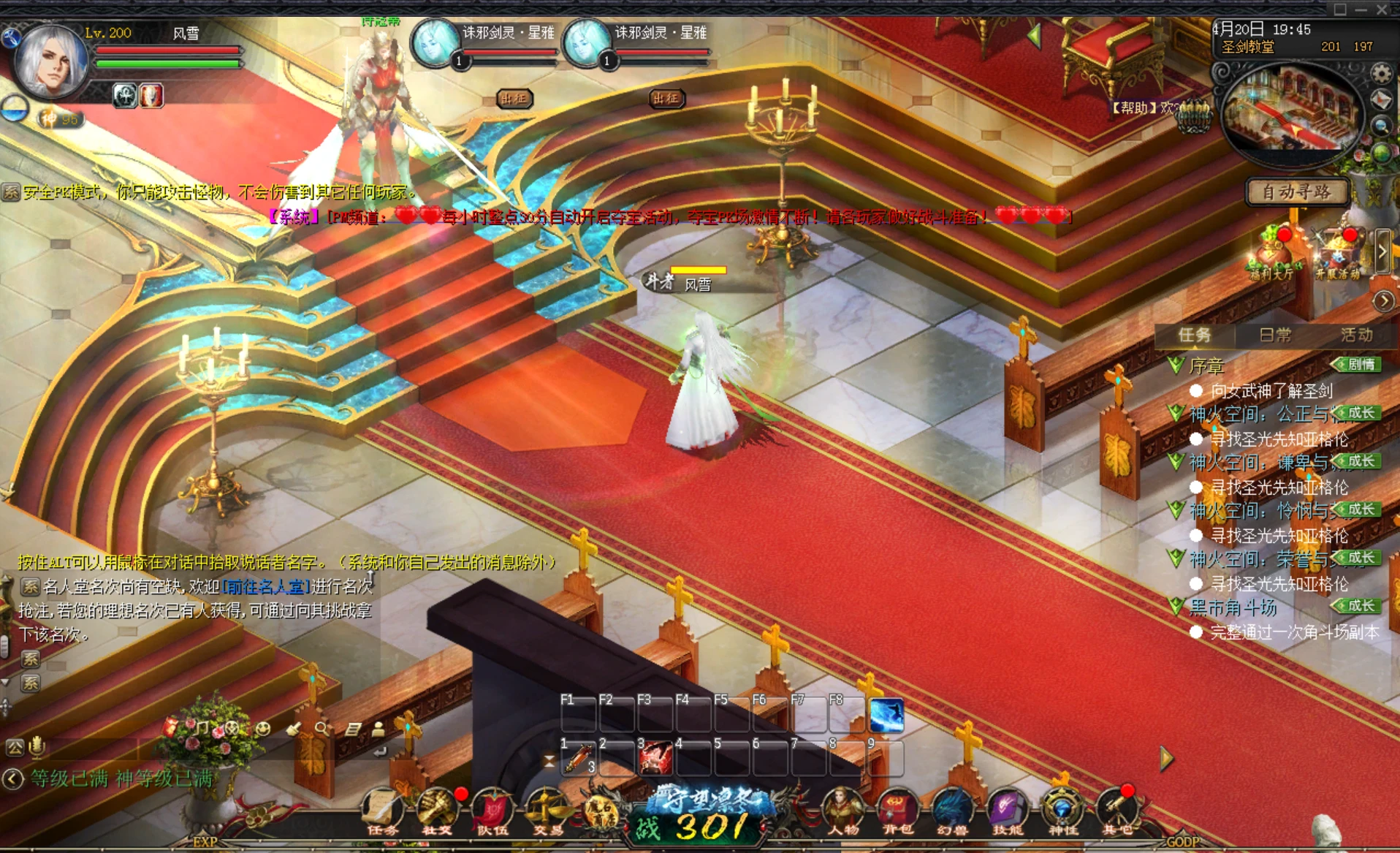This screenshot has height=853, width=1400.
Task: Click the magnifier search icon above chat
Action: 322,728
